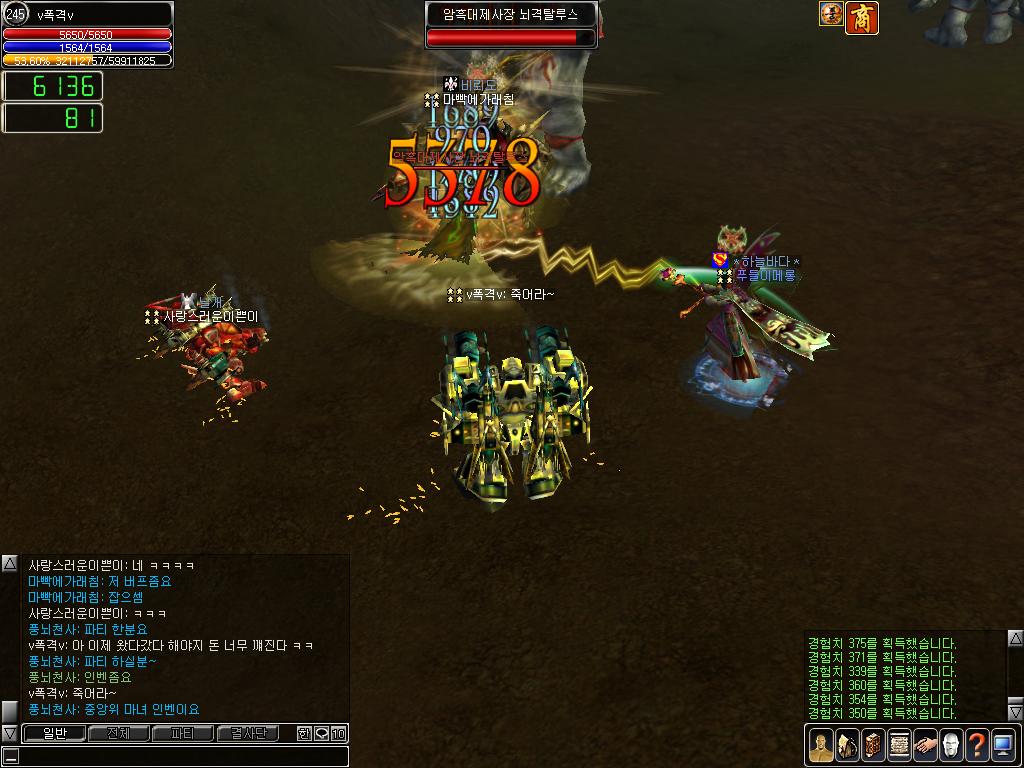Open the inventory bag icon
The width and height of the screenshot is (1024, 768).
click(847, 745)
